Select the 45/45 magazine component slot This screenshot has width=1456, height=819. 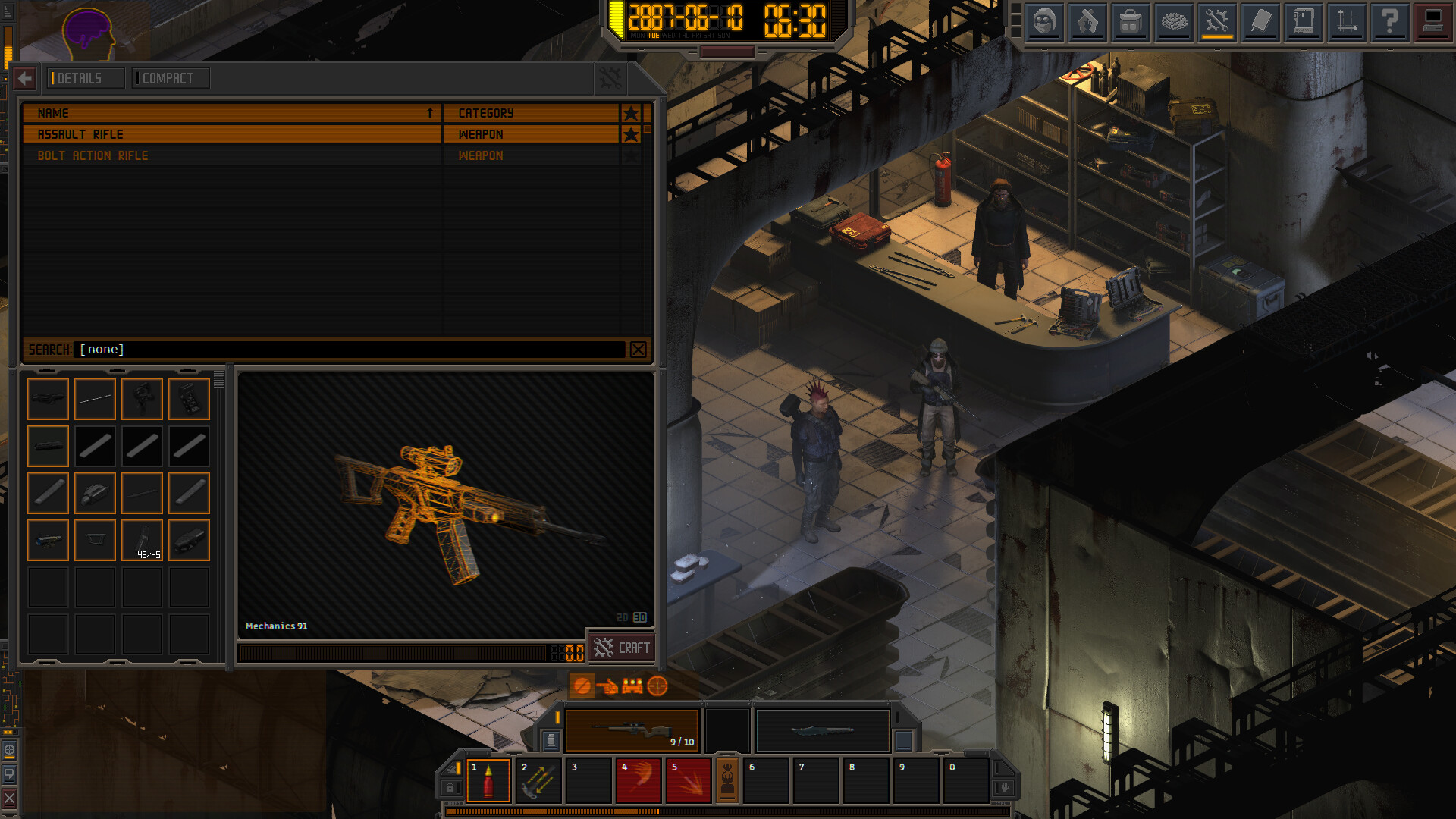point(142,540)
